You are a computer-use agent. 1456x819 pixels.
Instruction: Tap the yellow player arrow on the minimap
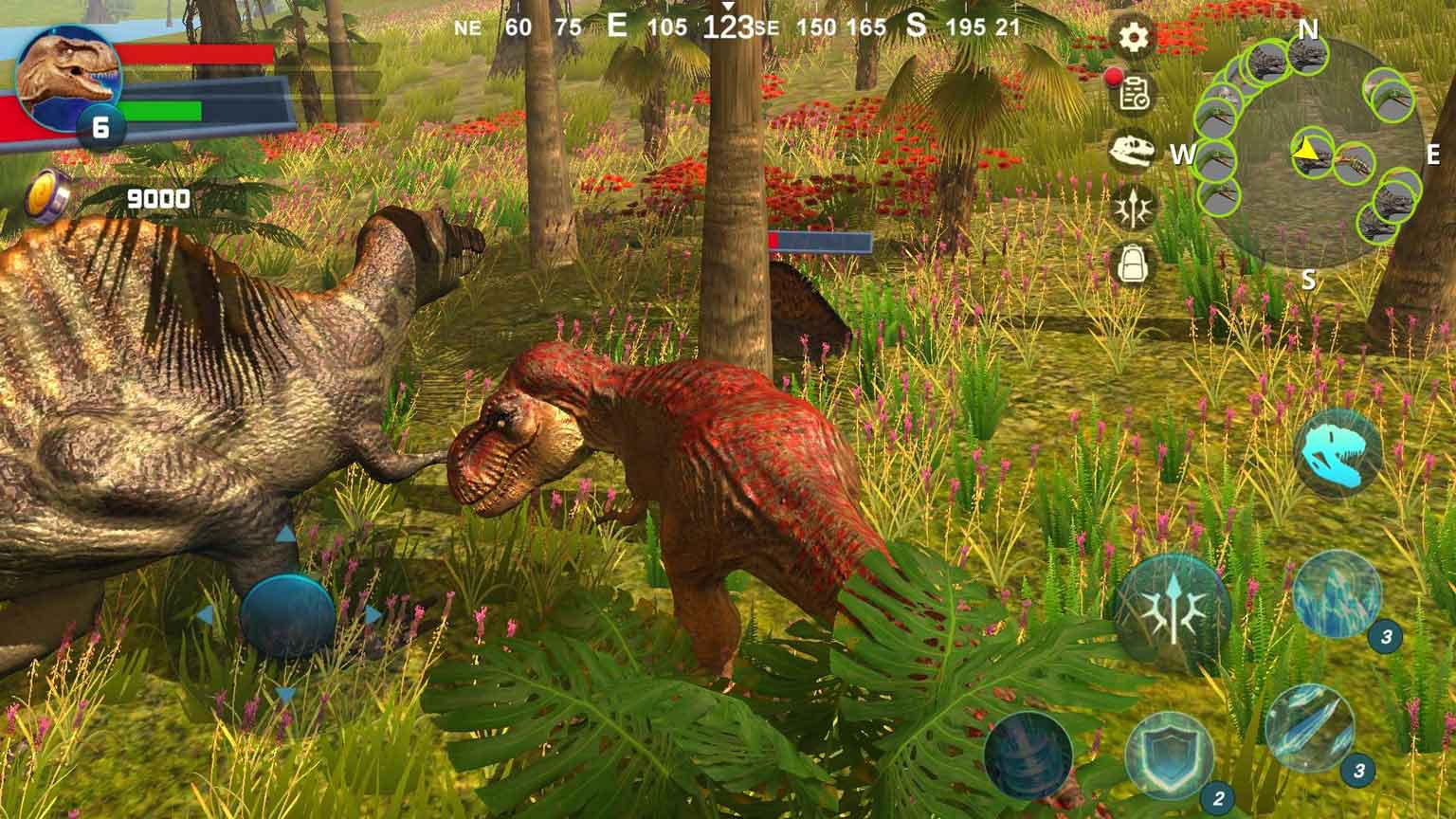1306,150
